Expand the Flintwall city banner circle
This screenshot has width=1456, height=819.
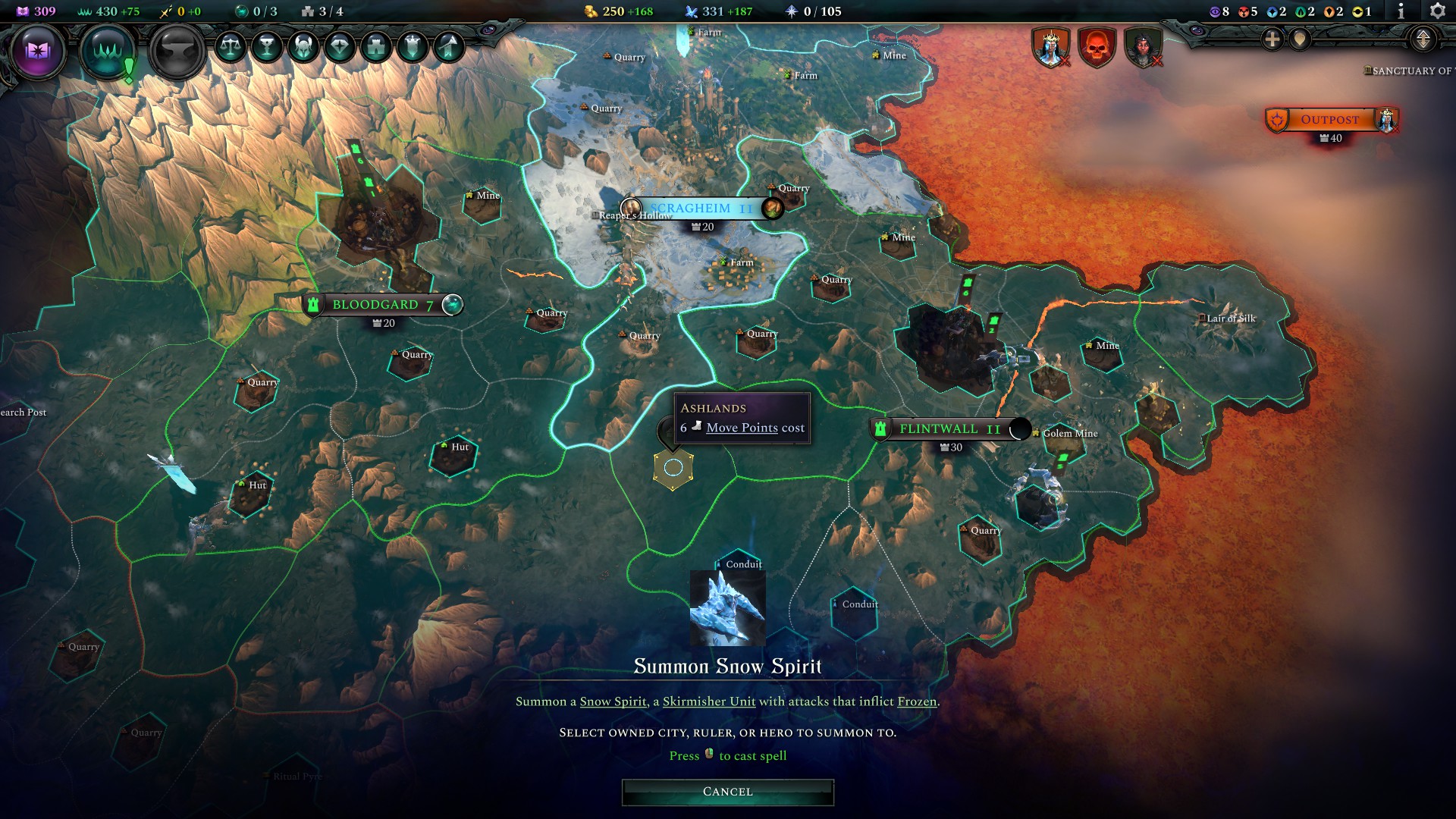[1021, 429]
